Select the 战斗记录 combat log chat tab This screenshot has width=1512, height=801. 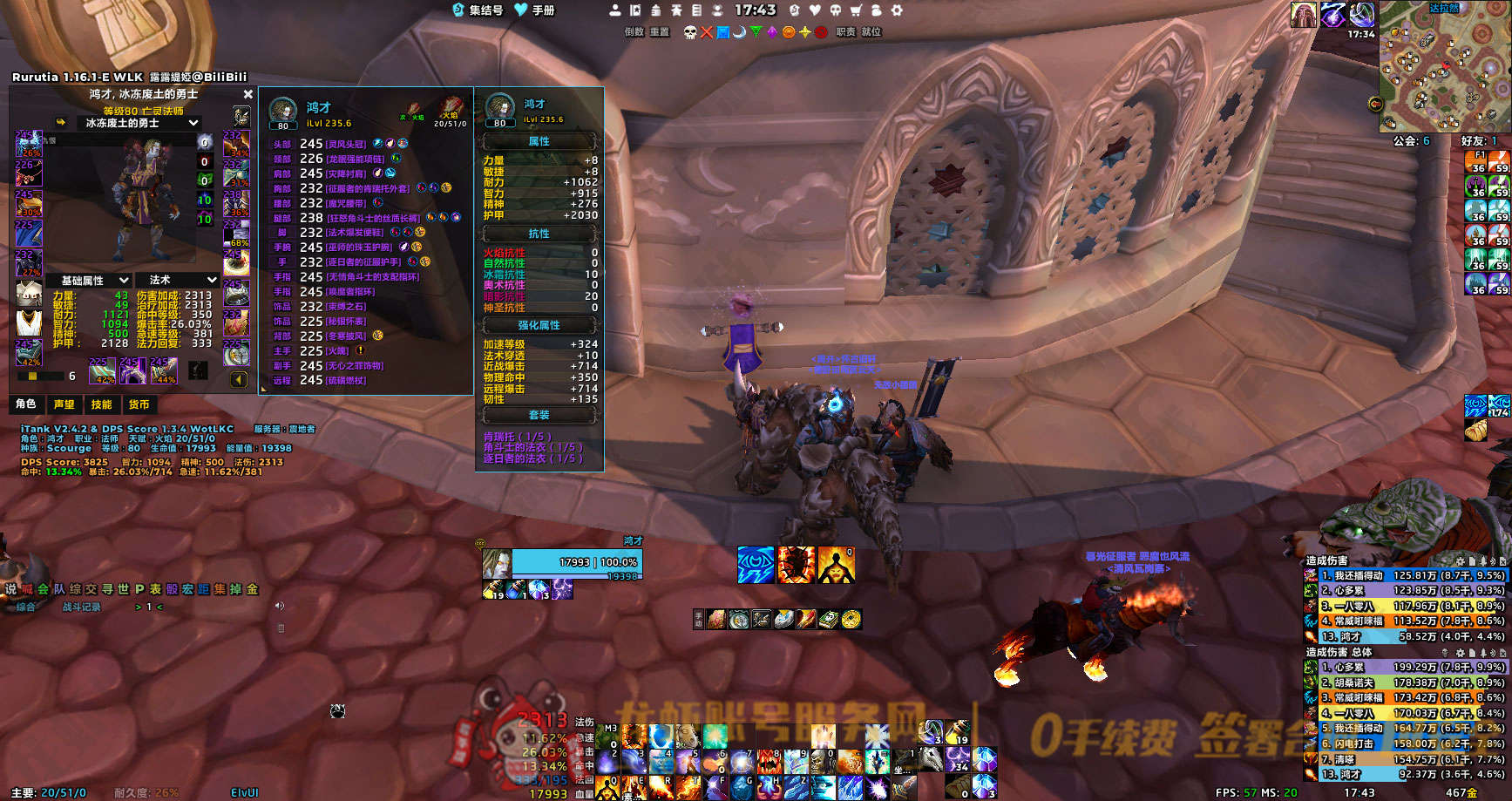[x=81, y=607]
